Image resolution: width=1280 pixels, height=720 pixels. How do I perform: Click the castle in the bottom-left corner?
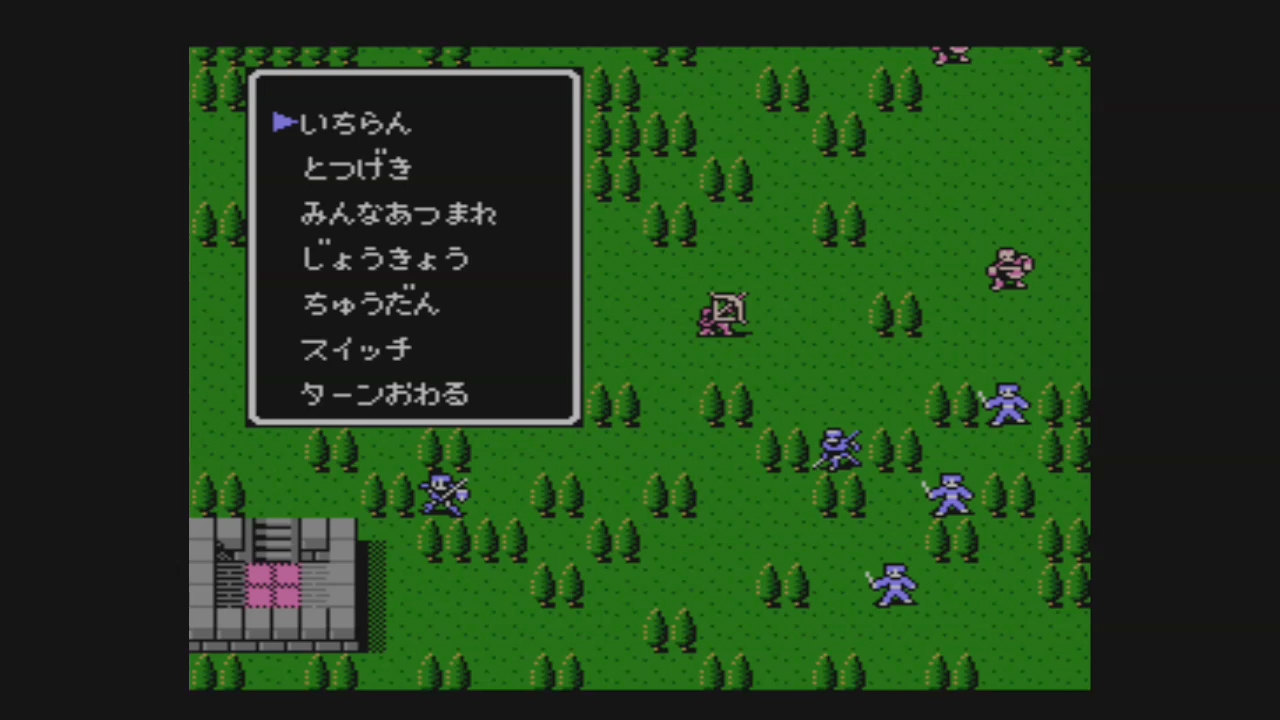275,585
